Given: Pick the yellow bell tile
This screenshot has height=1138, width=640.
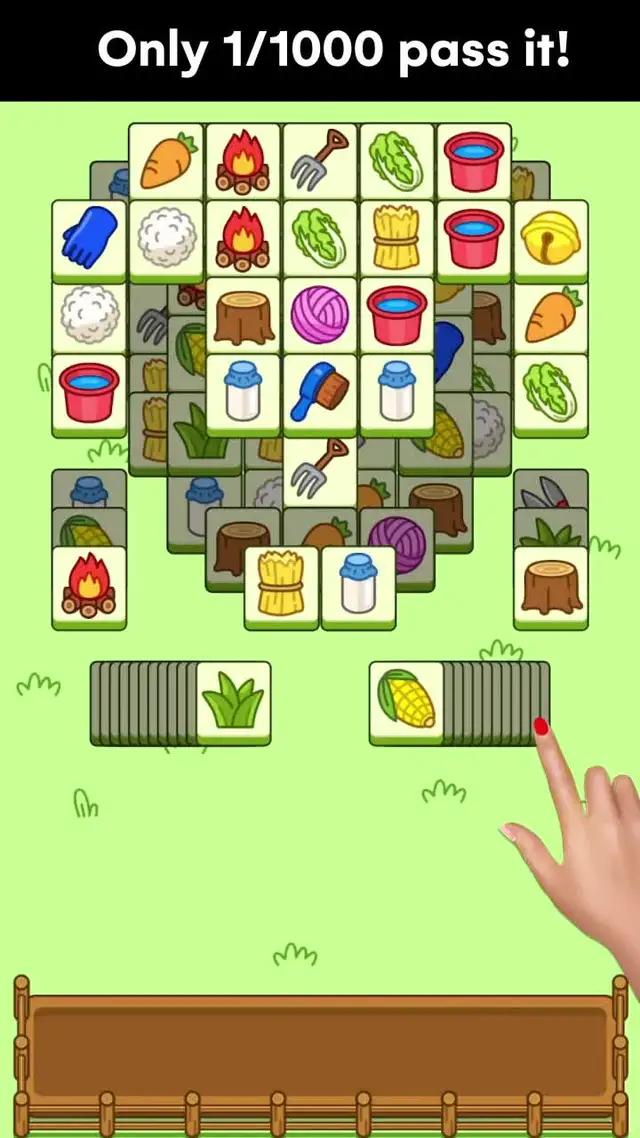Looking at the screenshot, I should pyautogui.click(x=550, y=237).
